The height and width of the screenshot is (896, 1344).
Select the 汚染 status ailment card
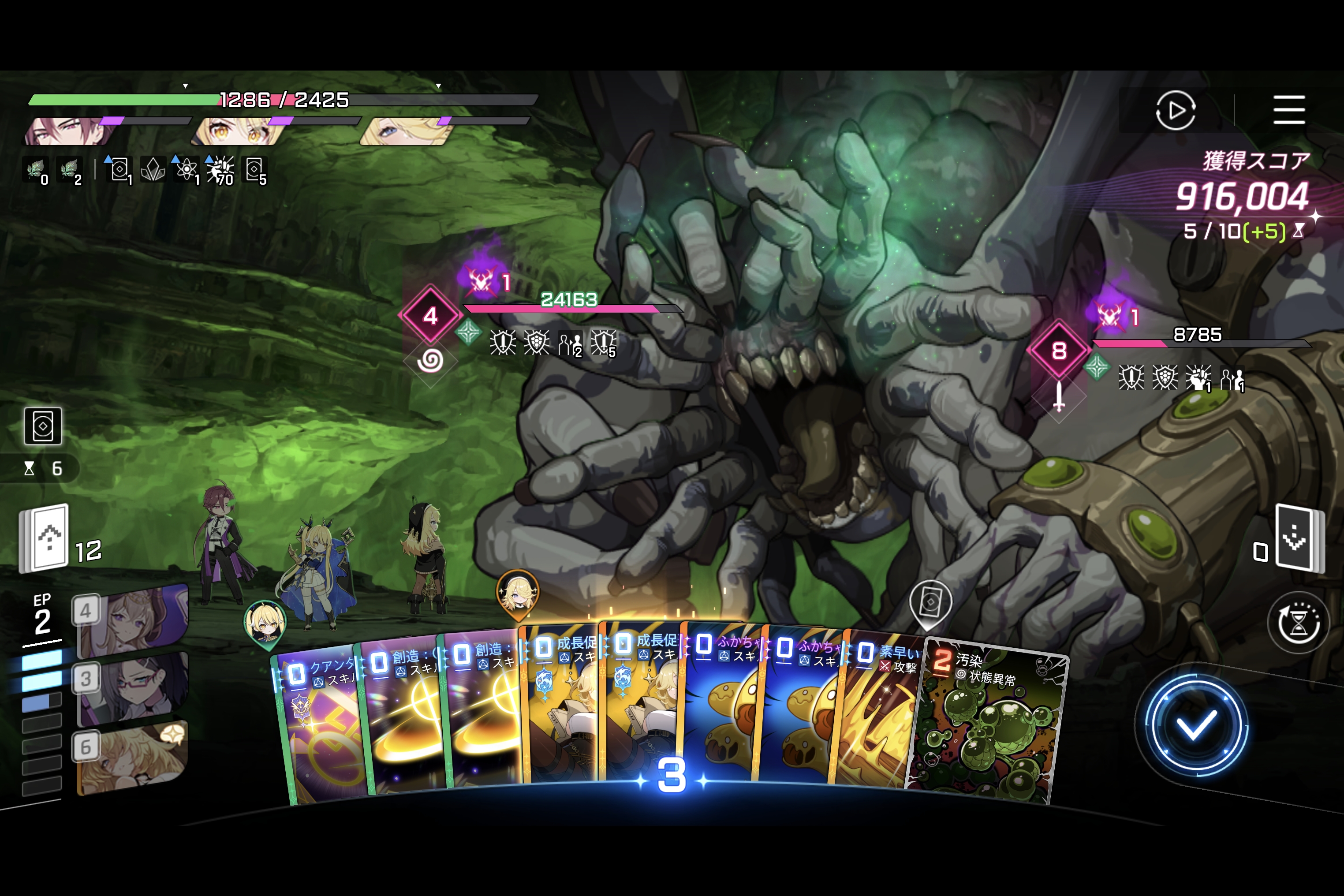(x=989, y=726)
